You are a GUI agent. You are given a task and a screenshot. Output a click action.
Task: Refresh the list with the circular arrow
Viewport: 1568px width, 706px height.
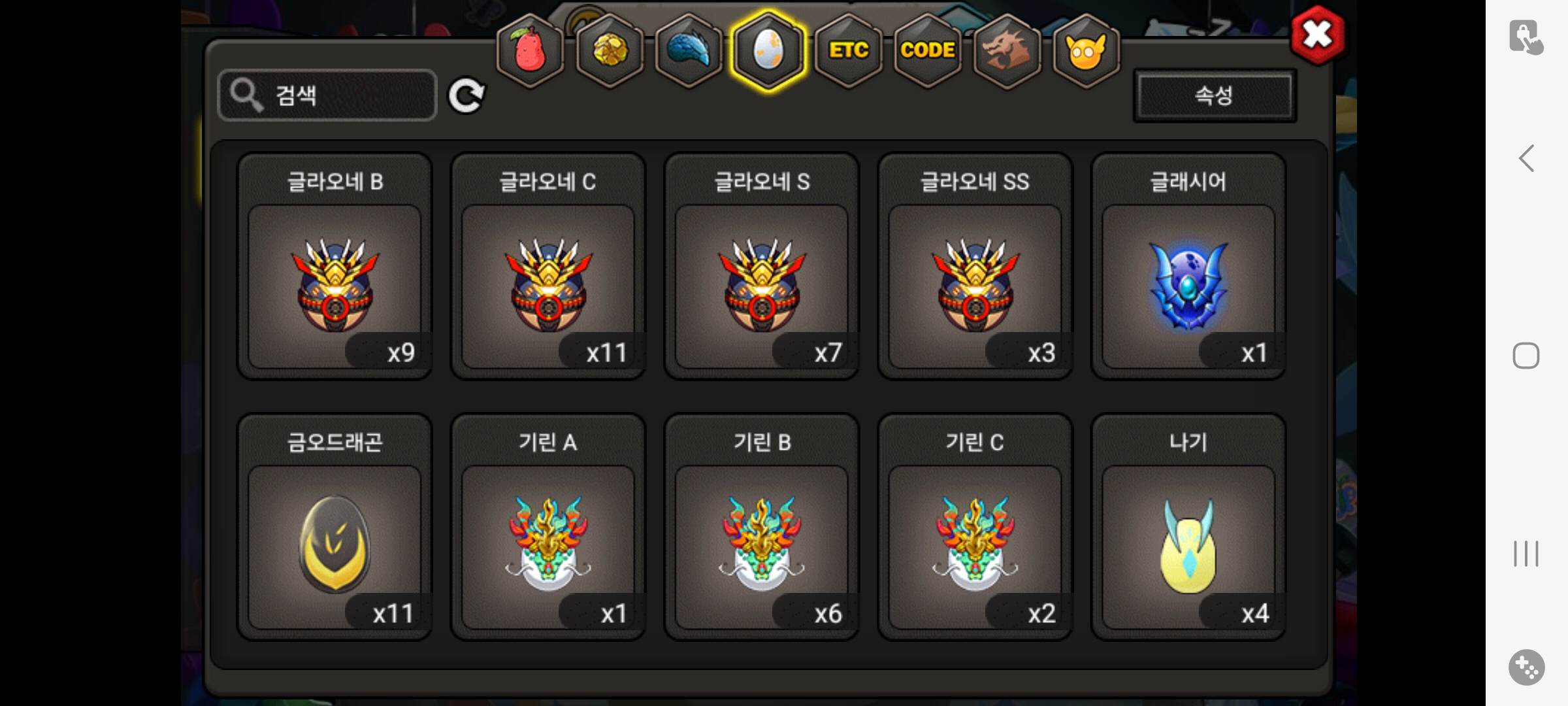coord(466,96)
